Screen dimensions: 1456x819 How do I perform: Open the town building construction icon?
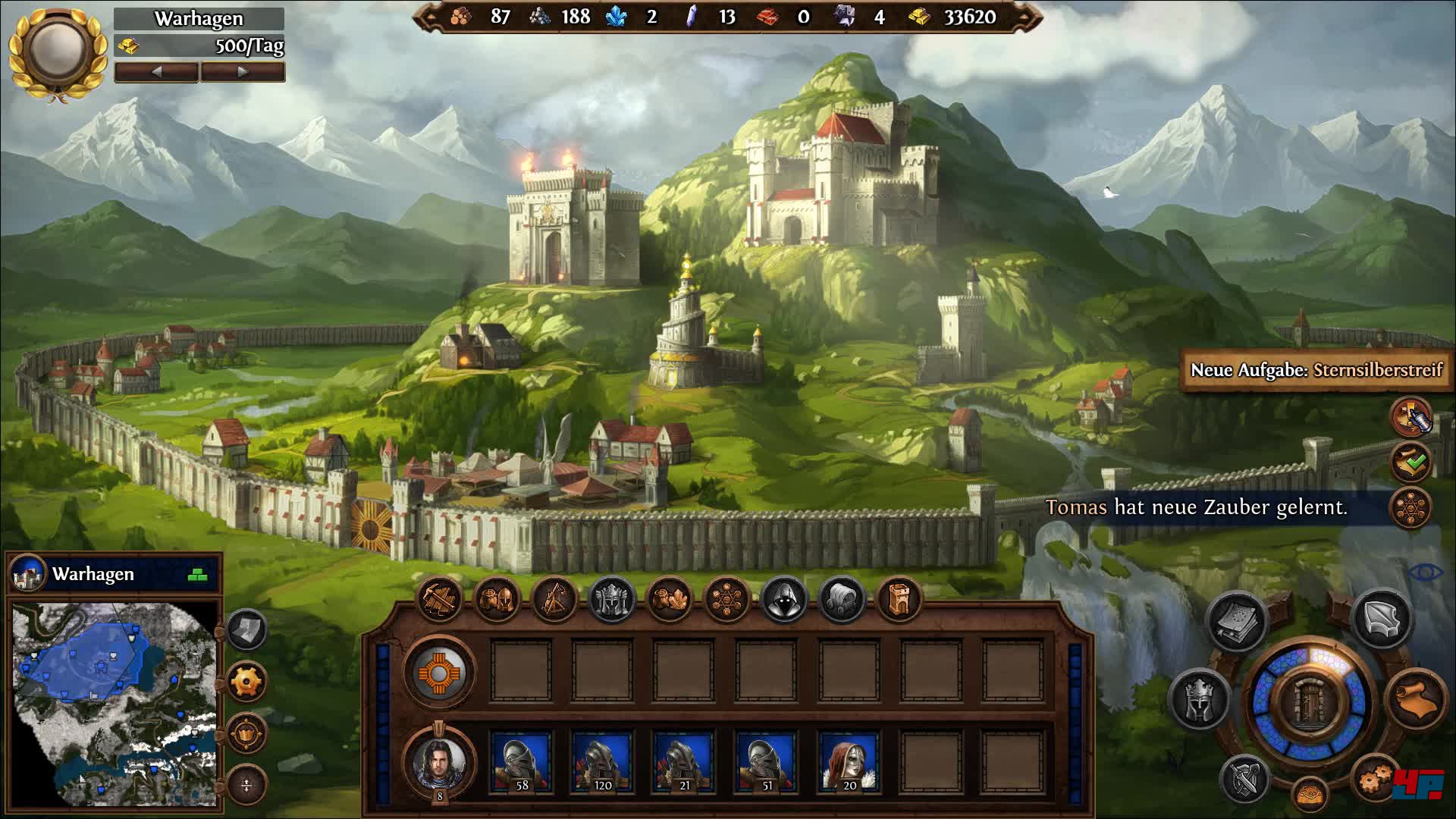439,599
